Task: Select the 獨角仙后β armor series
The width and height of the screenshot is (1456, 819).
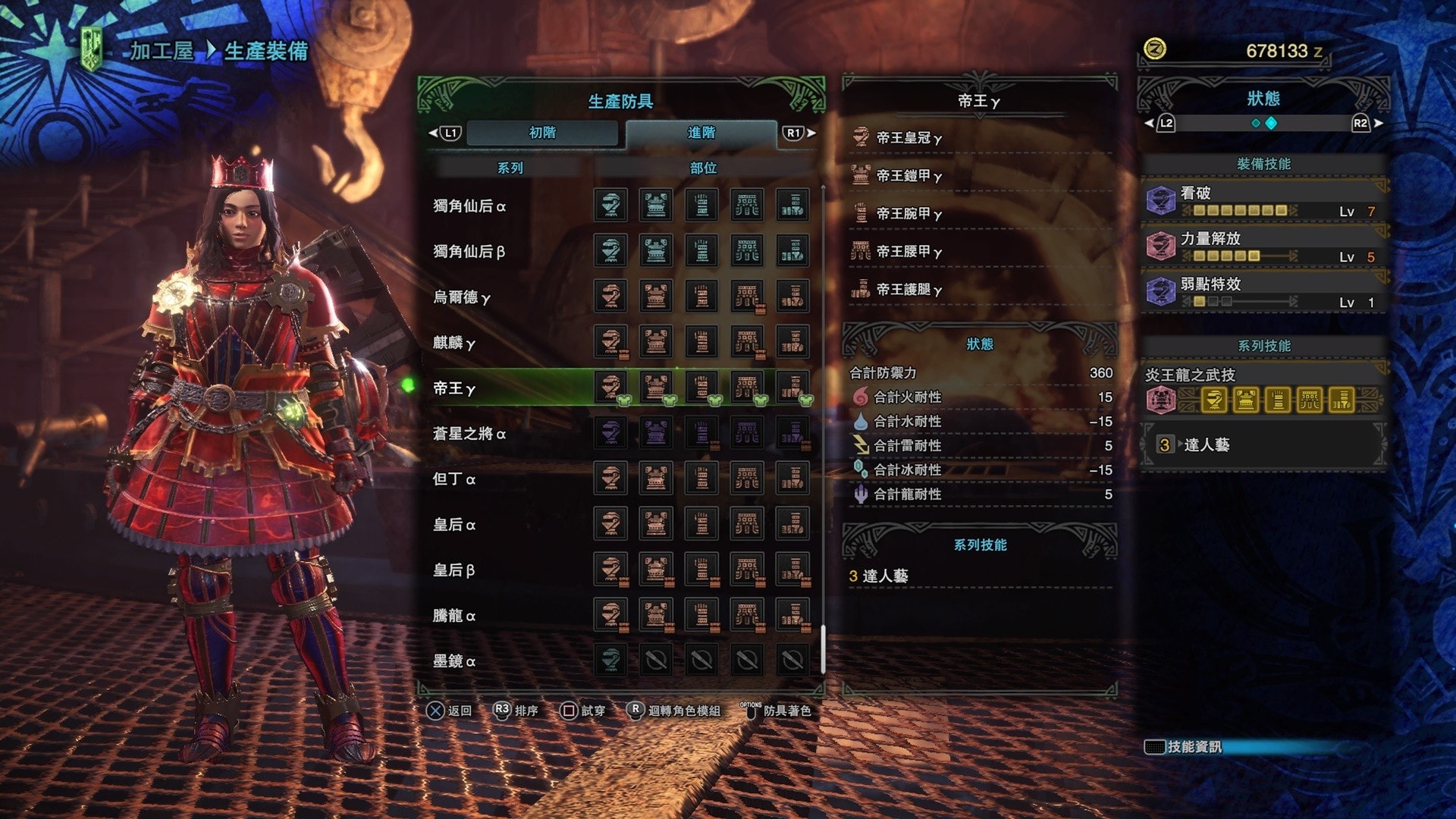Action: coord(469,252)
